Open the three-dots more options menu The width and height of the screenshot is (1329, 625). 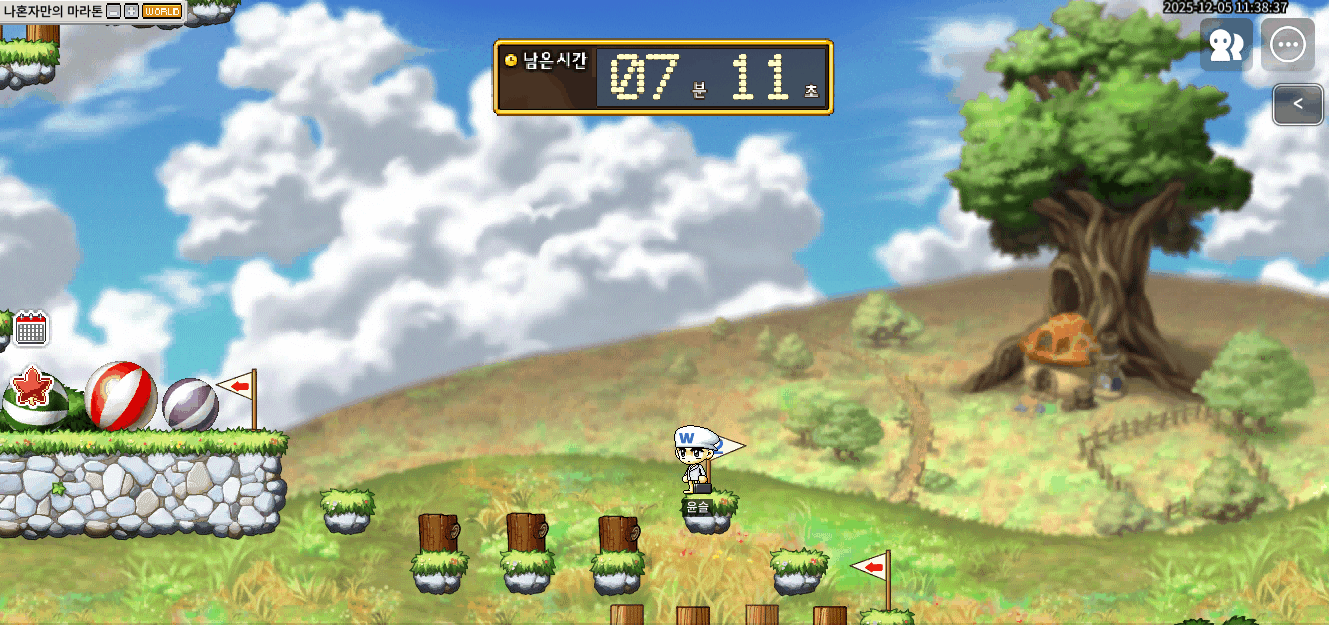[x=1287, y=45]
